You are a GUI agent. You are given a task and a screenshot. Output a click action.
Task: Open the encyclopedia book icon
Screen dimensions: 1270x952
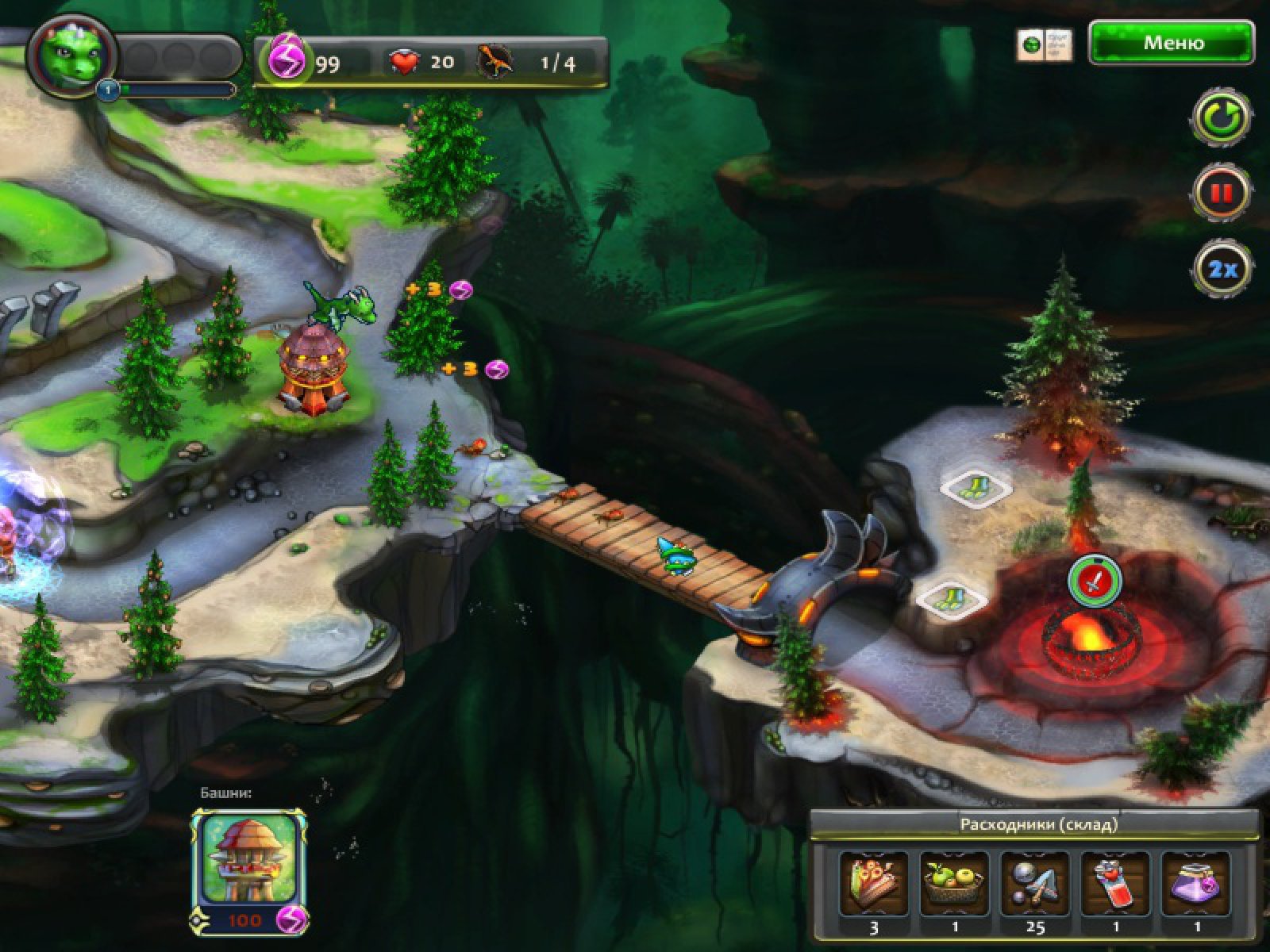pos(1045,44)
